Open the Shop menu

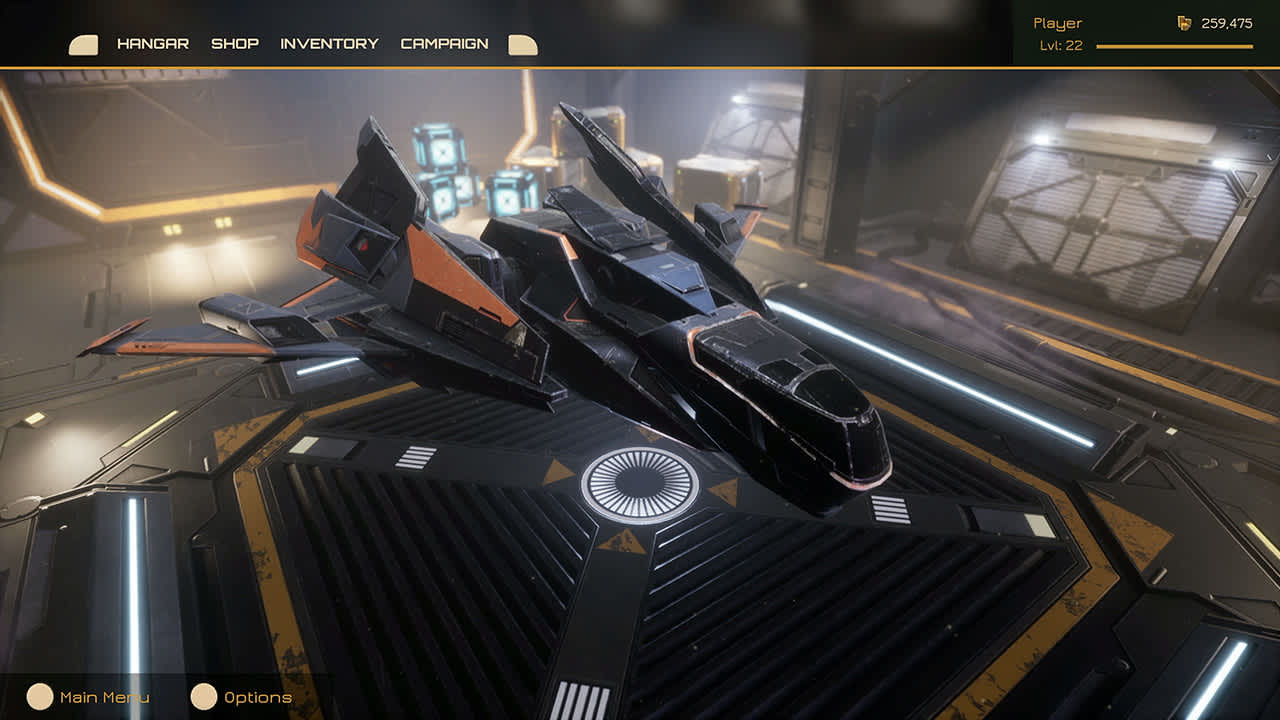pos(235,44)
